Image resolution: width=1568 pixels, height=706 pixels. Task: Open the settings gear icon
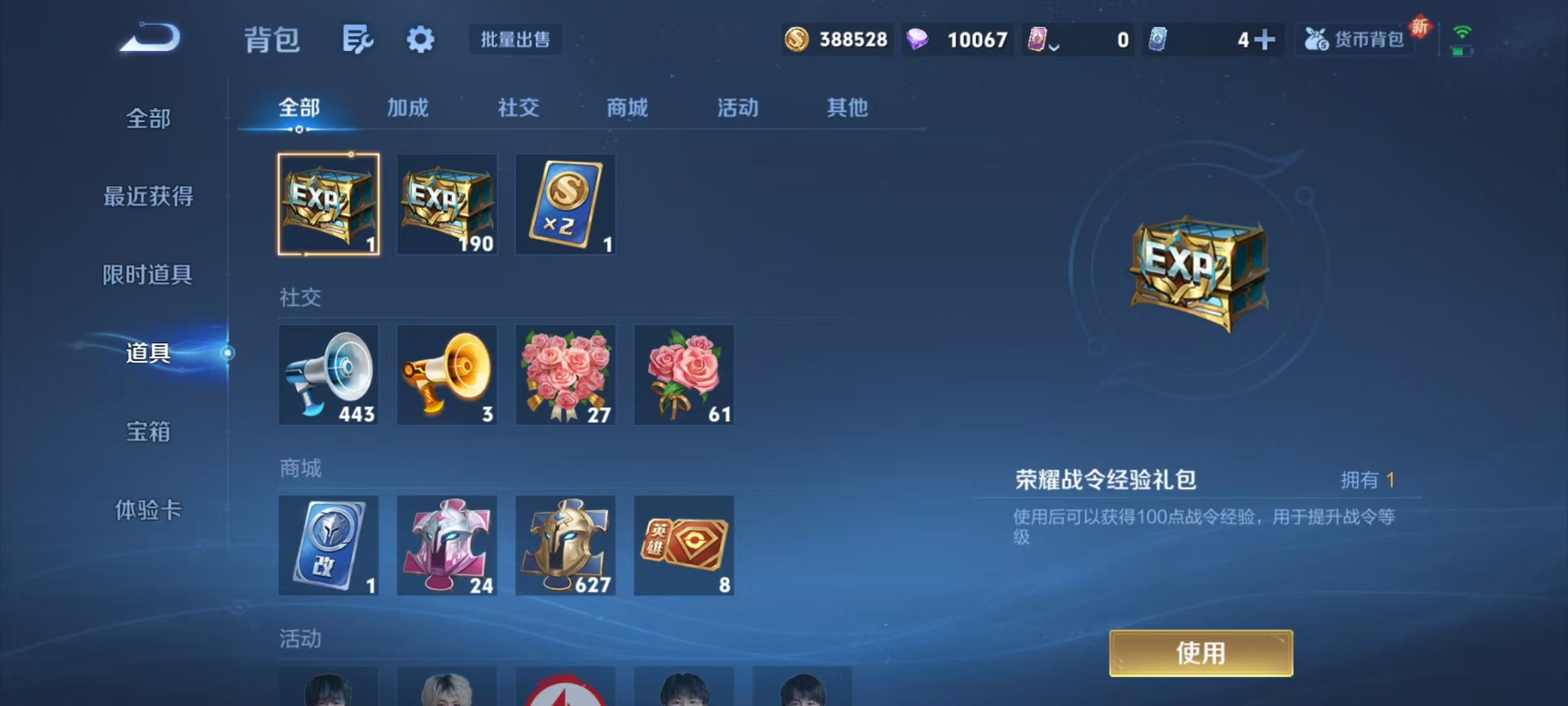pos(420,39)
